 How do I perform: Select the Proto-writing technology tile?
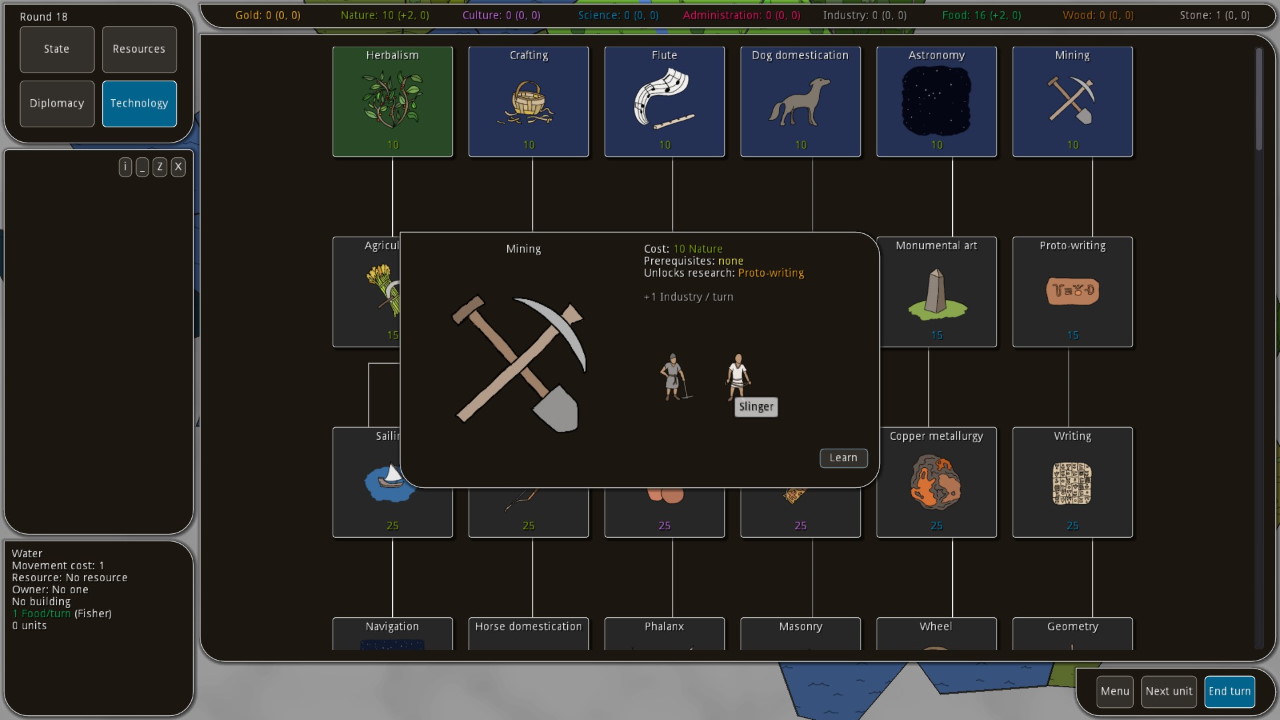pyautogui.click(x=1072, y=291)
